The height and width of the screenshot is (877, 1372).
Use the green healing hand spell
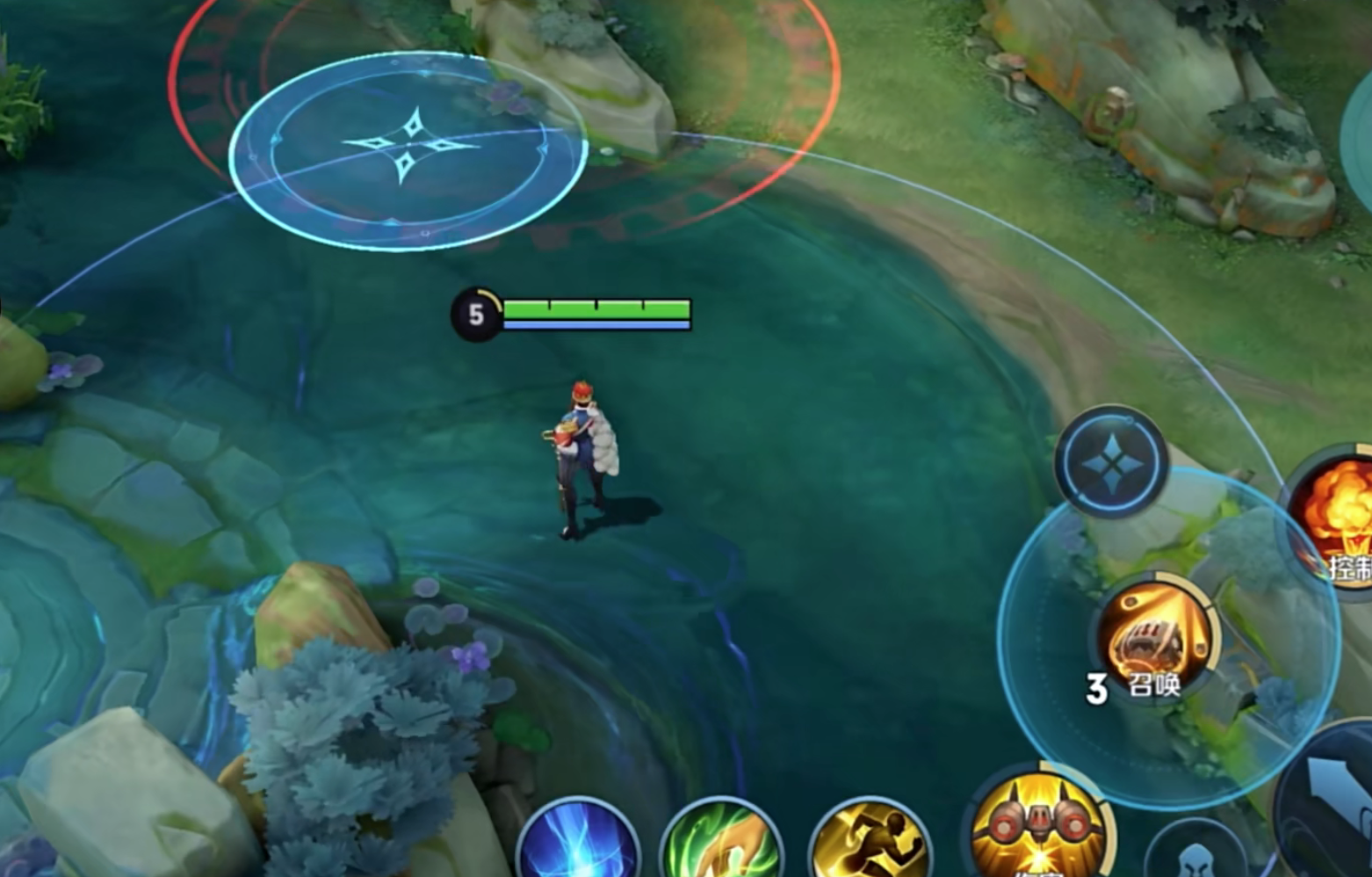(x=721, y=842)
